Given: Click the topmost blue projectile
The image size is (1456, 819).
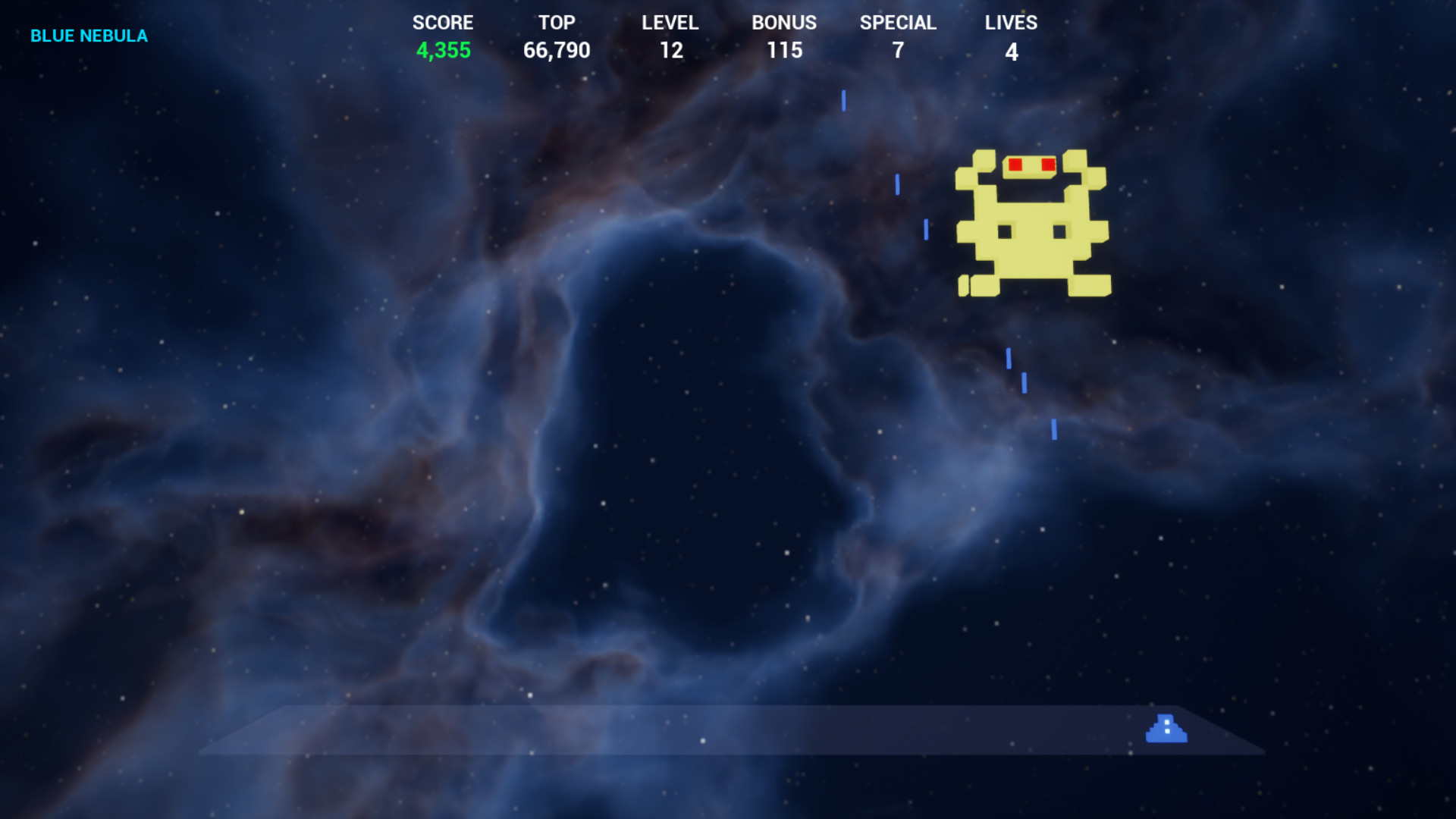Looking at the screenshot, I should click(842, 99).
